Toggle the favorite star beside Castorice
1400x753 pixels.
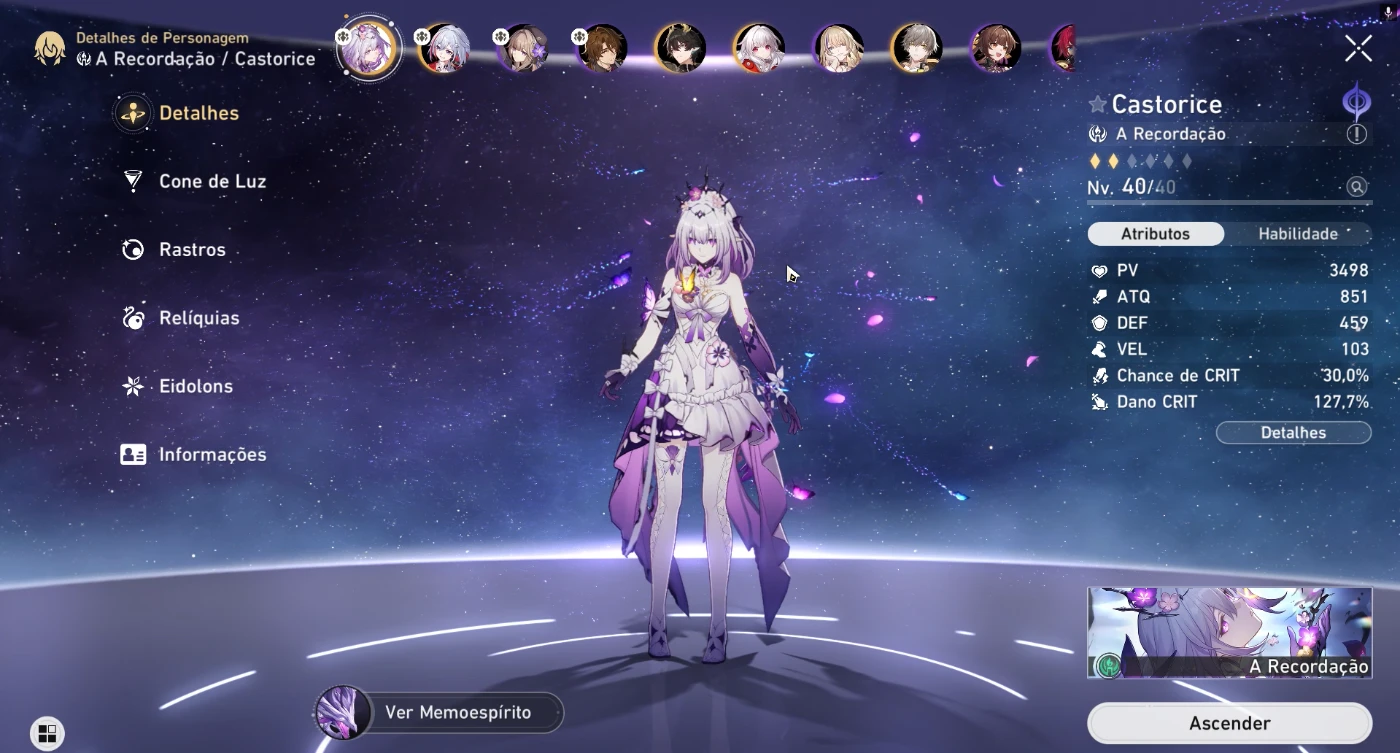[x=1097, y=105]
